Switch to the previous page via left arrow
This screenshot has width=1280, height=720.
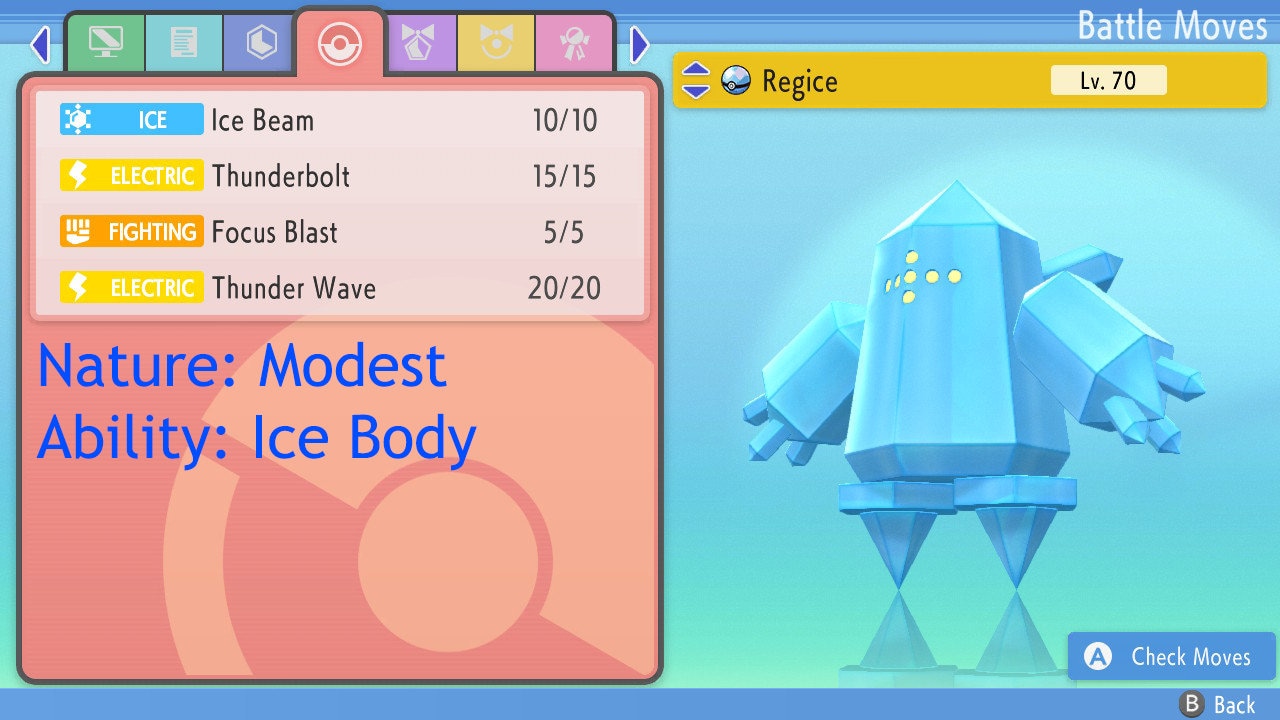[40, 44]
